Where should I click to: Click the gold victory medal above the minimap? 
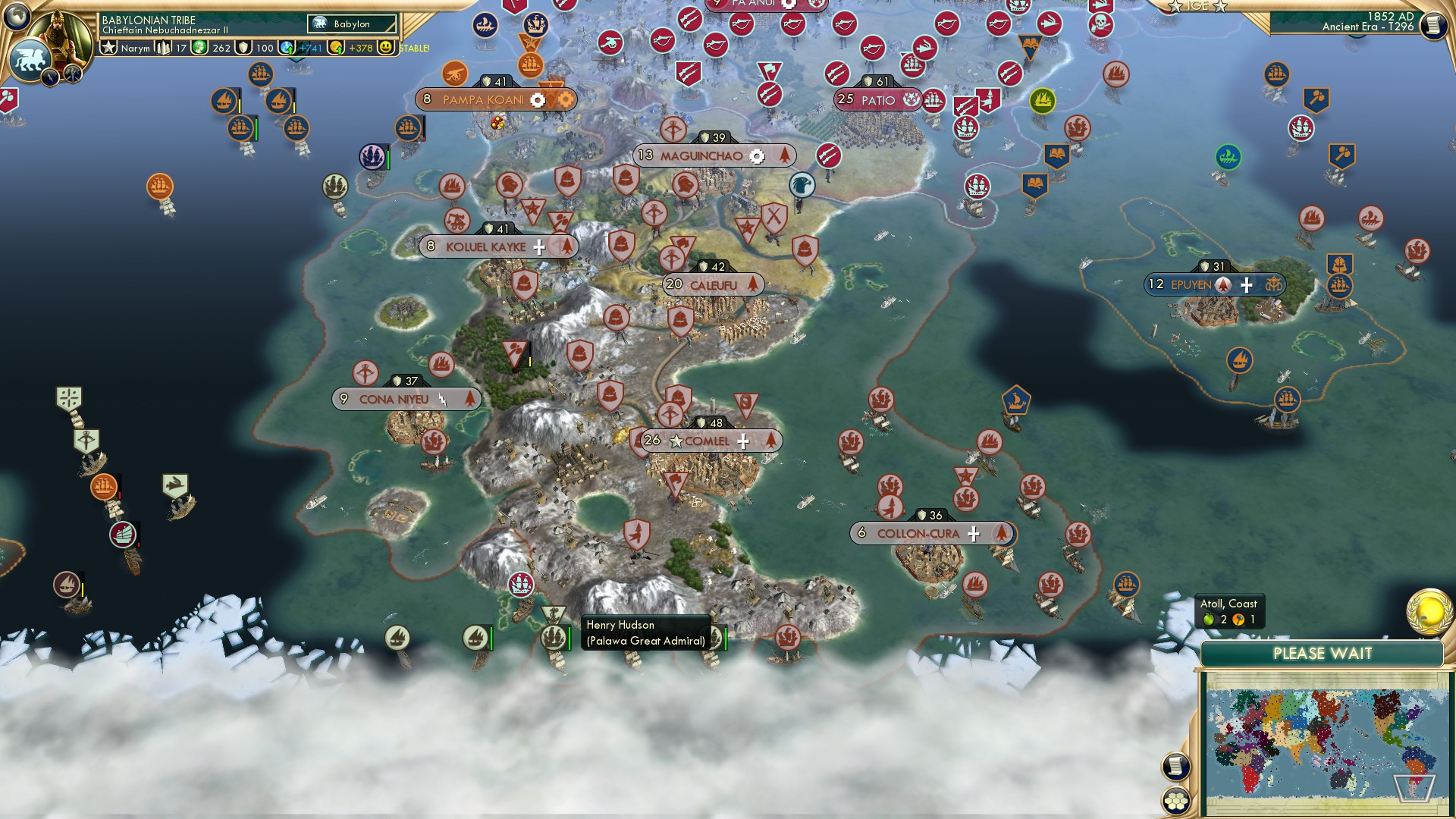point(1428,613)
